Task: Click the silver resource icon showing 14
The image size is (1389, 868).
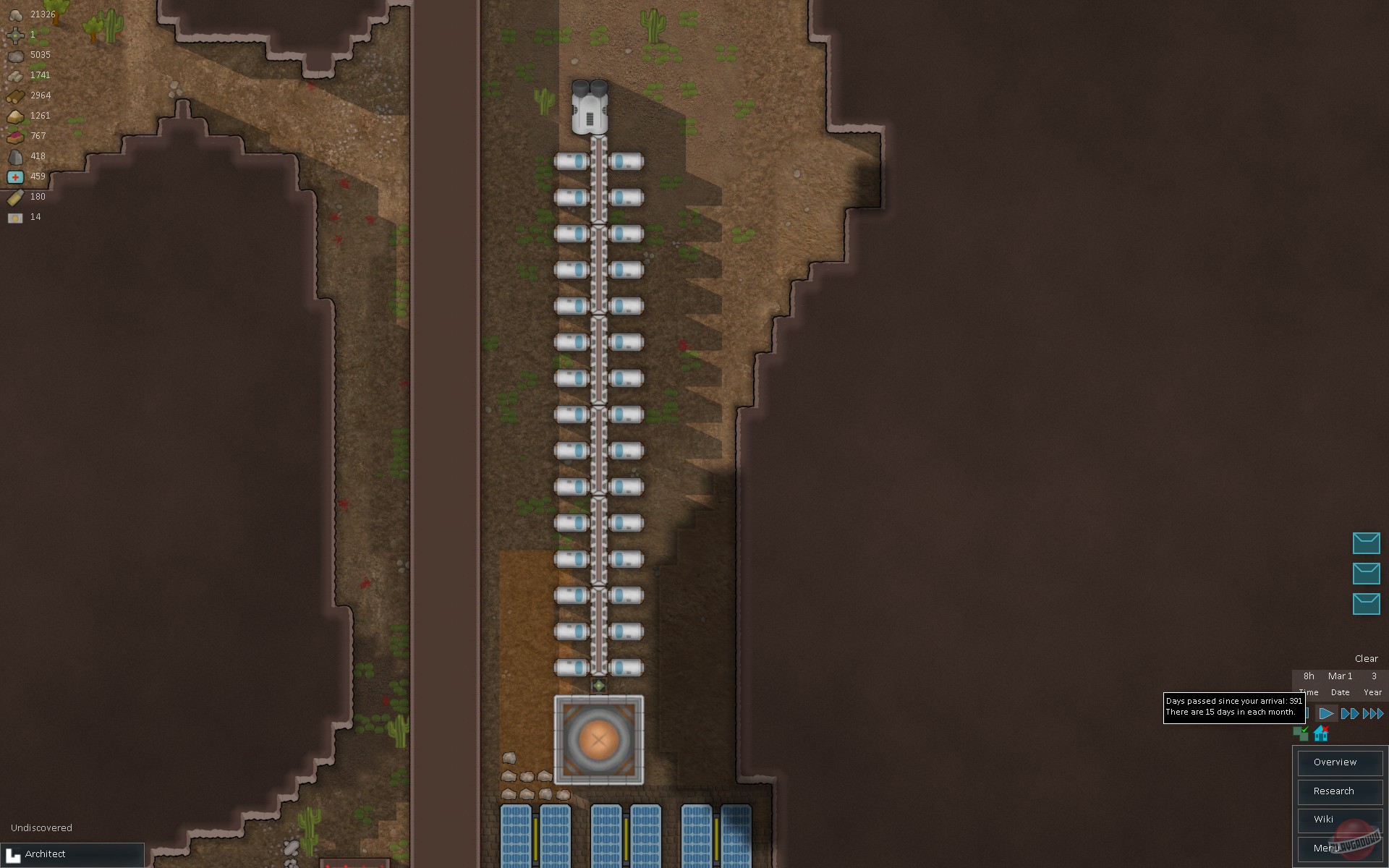Action: click(x=14, y=216)
